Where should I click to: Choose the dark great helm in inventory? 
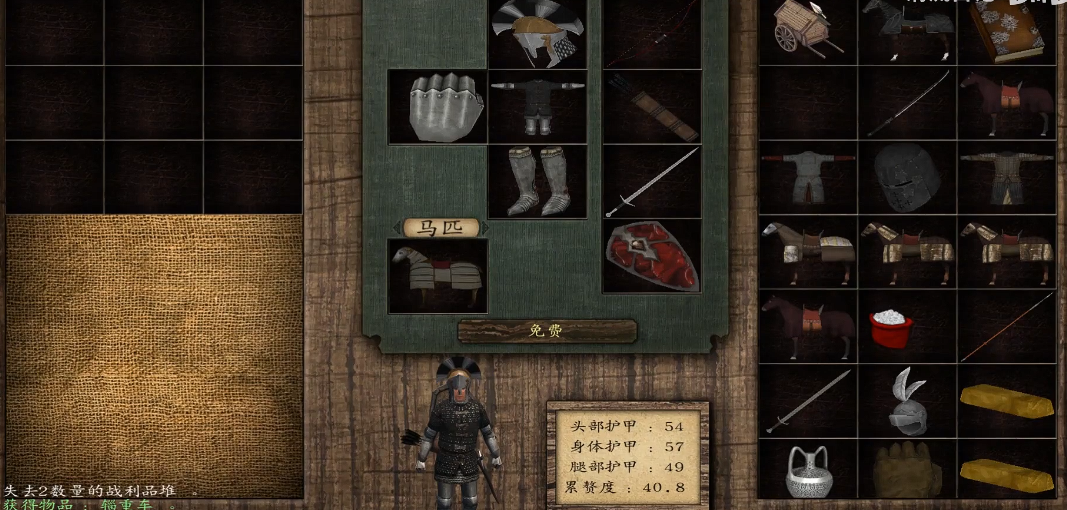point(907,178)
